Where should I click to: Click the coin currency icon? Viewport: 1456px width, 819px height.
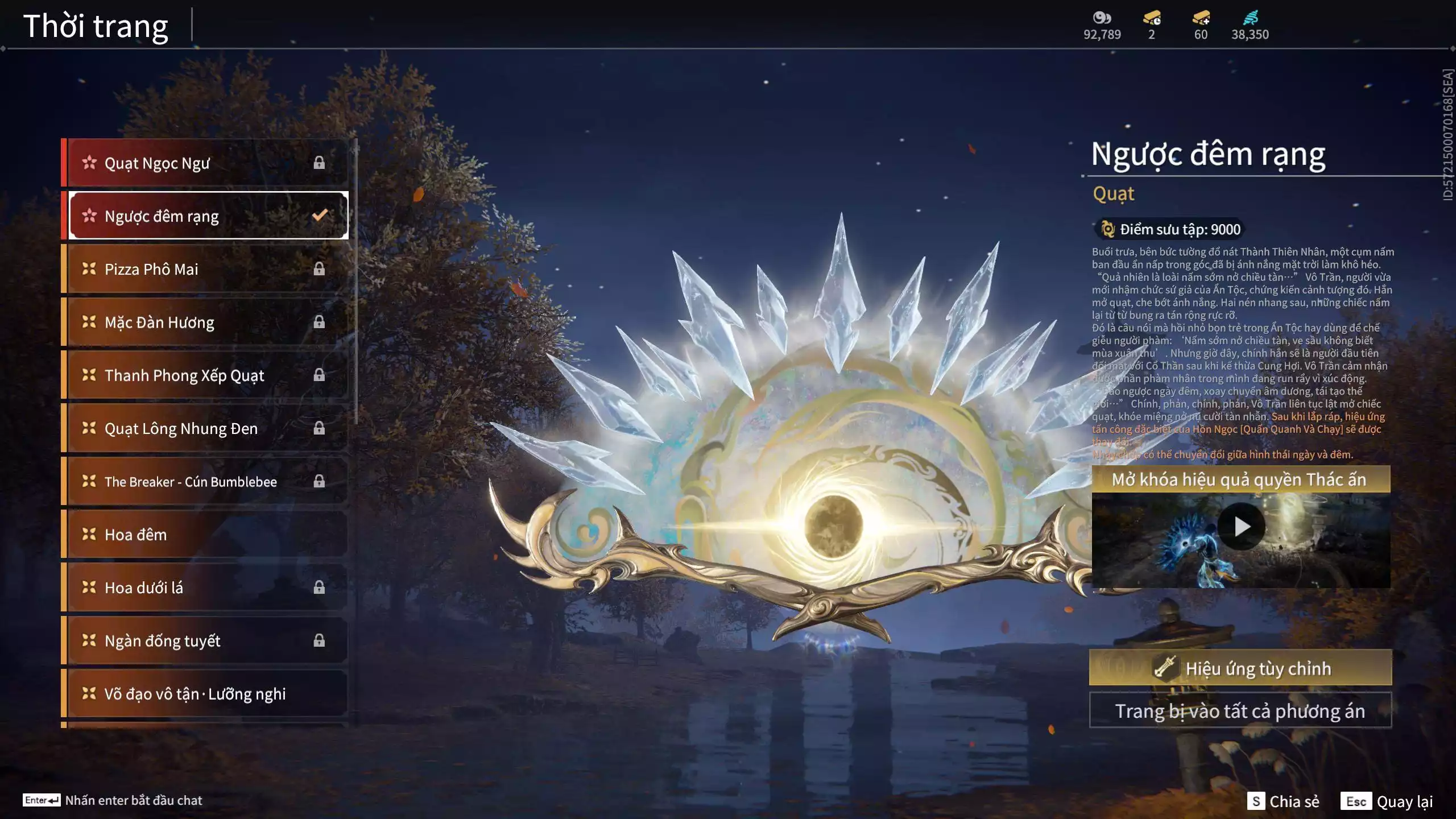[x=1102, y=18]
